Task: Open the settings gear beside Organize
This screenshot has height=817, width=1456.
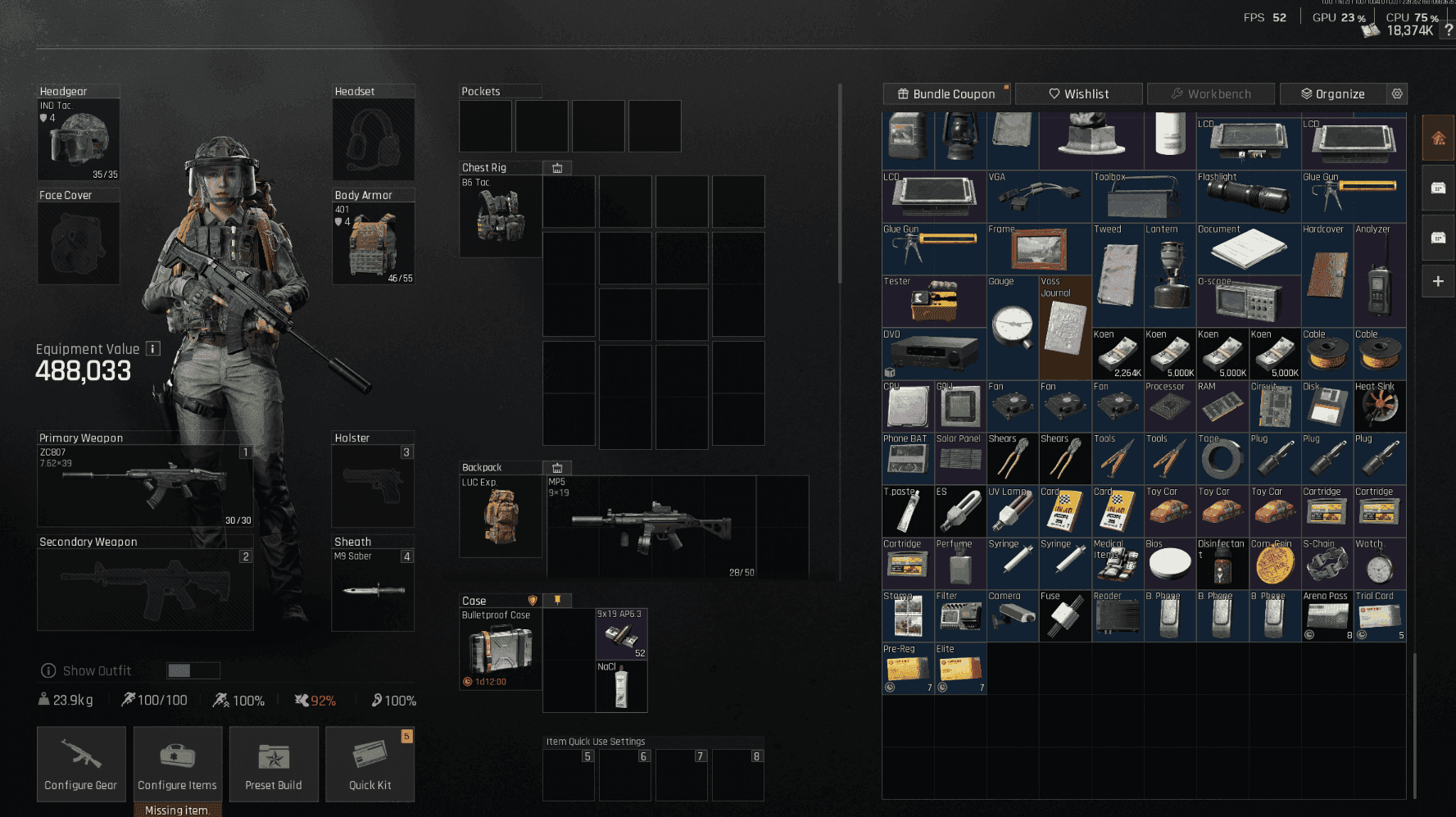Action: (1397, 93)
